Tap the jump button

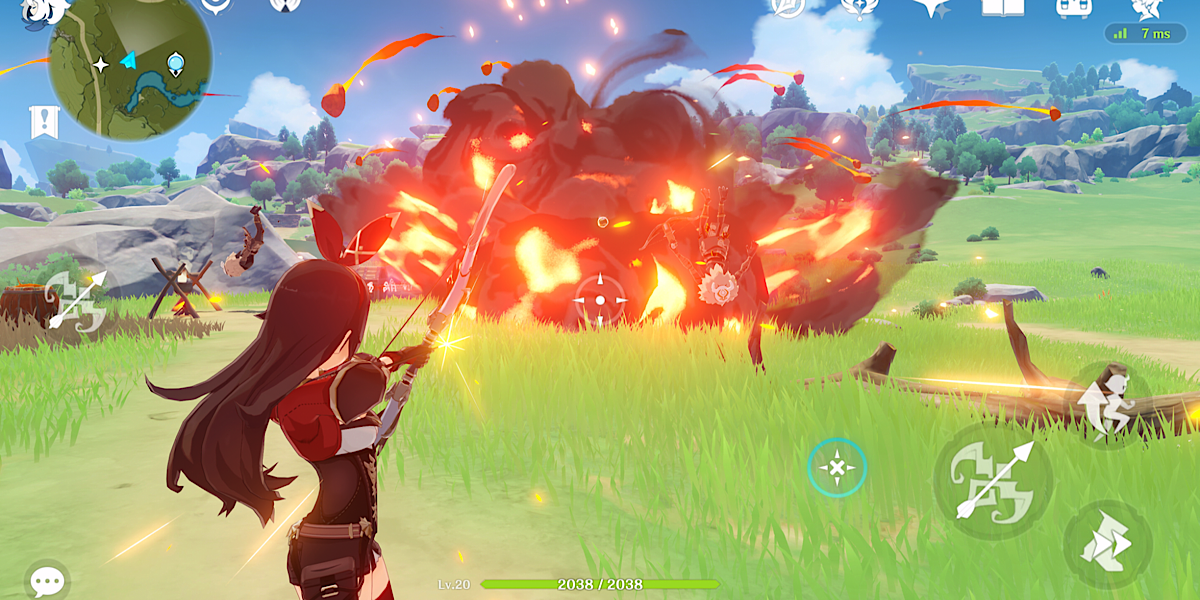point(1109,402)
